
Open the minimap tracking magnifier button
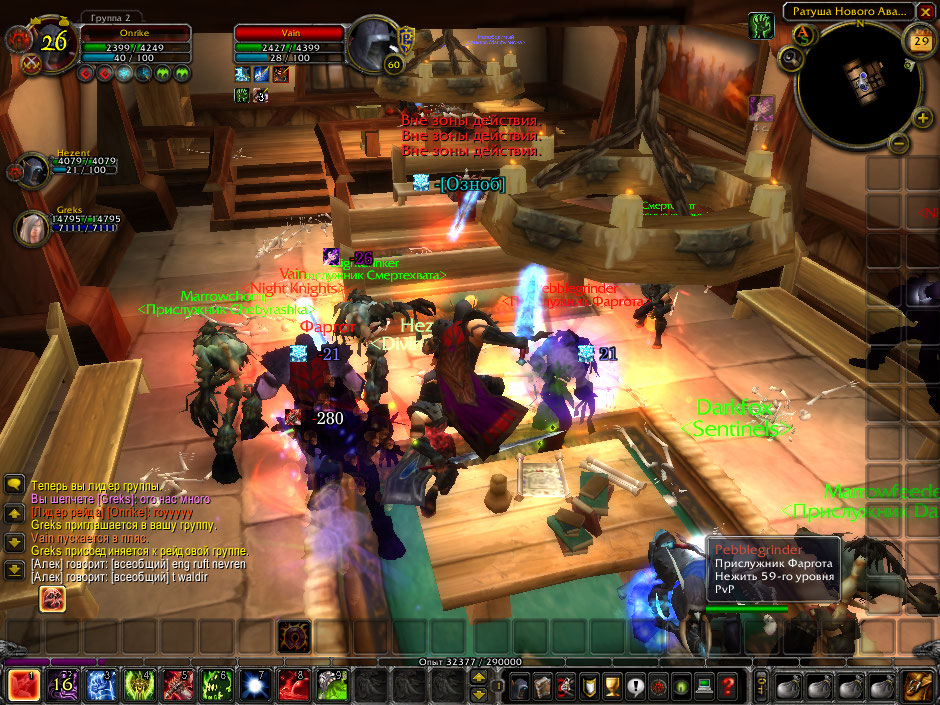(791, 58)
